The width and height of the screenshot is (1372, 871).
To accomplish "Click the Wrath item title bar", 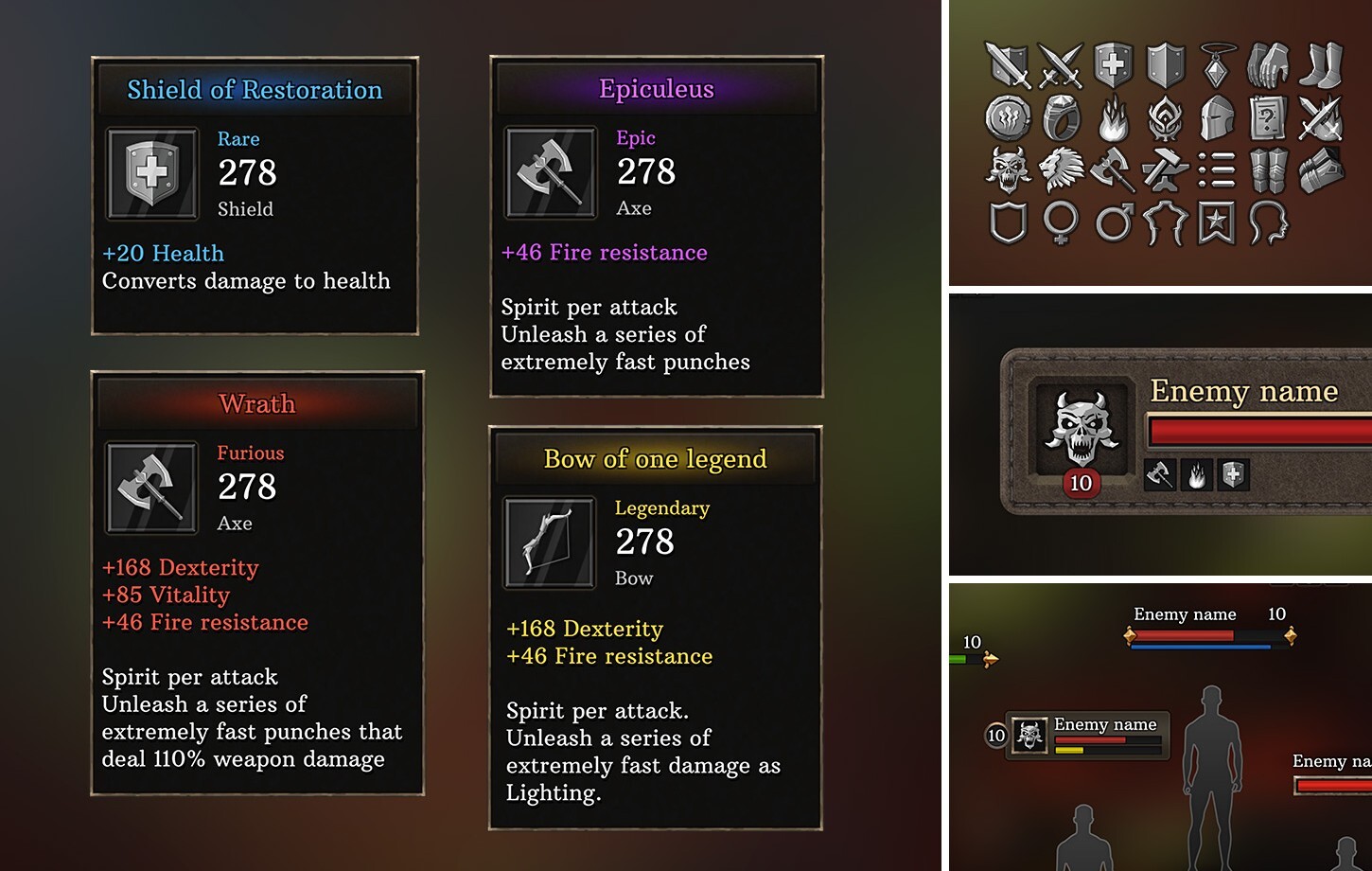I will 256,403.
